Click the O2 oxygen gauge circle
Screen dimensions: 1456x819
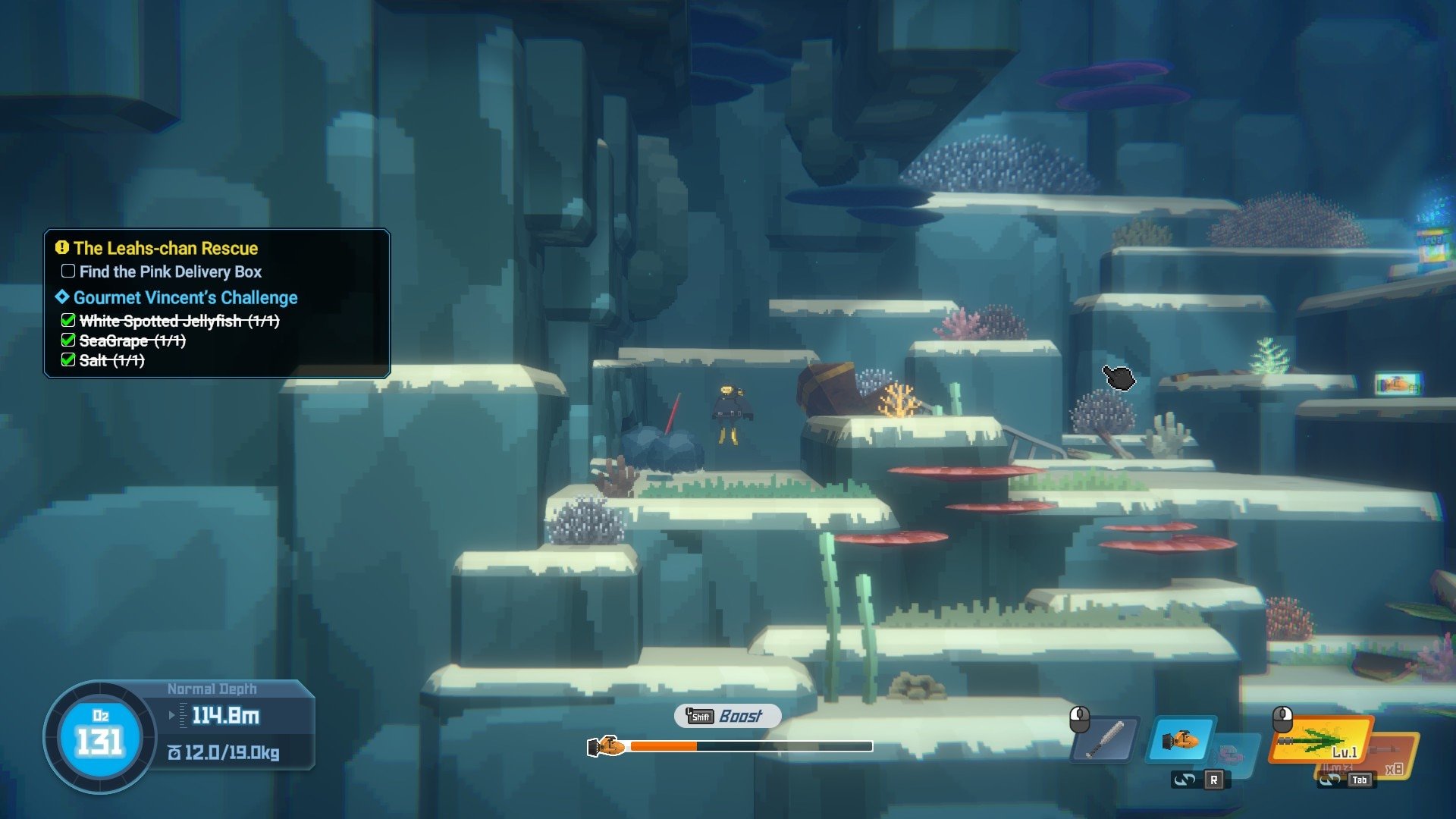(x=100, y=737)
